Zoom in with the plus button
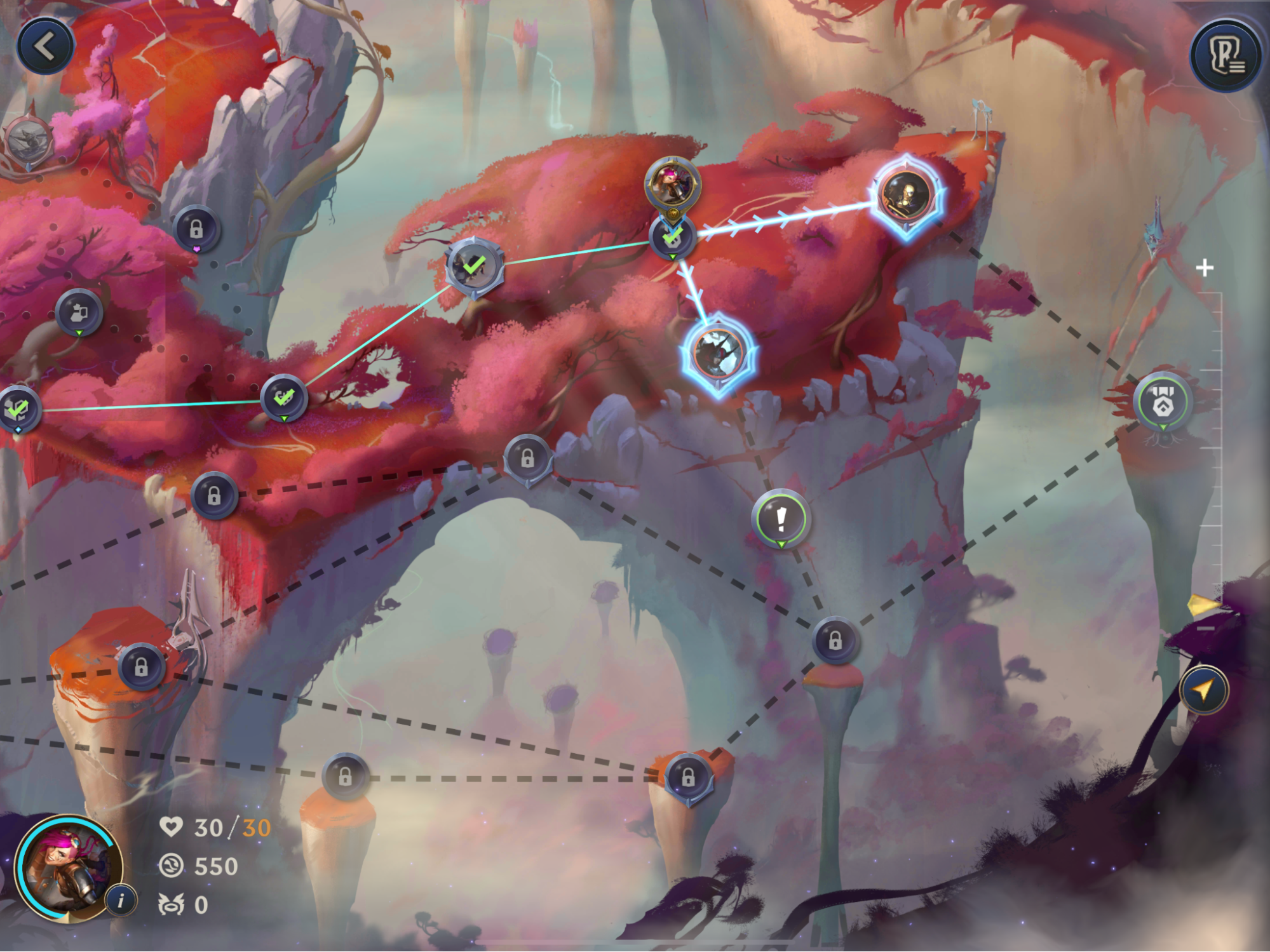 [x=1205, y=268]
